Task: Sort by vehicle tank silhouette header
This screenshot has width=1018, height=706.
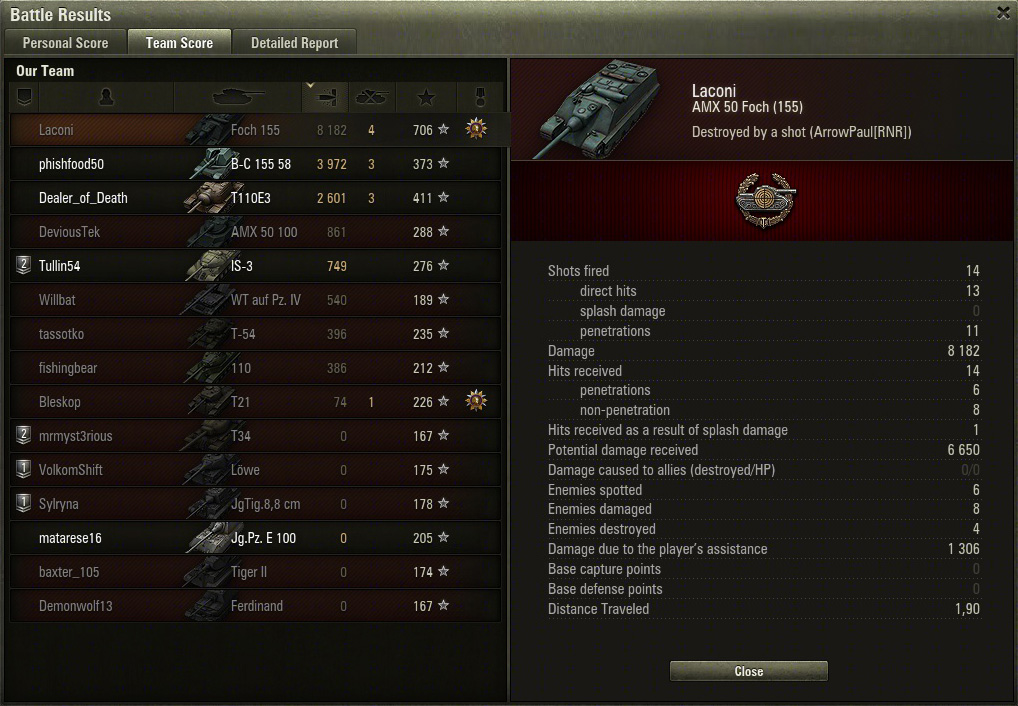Action: click(x=237, y=97)
